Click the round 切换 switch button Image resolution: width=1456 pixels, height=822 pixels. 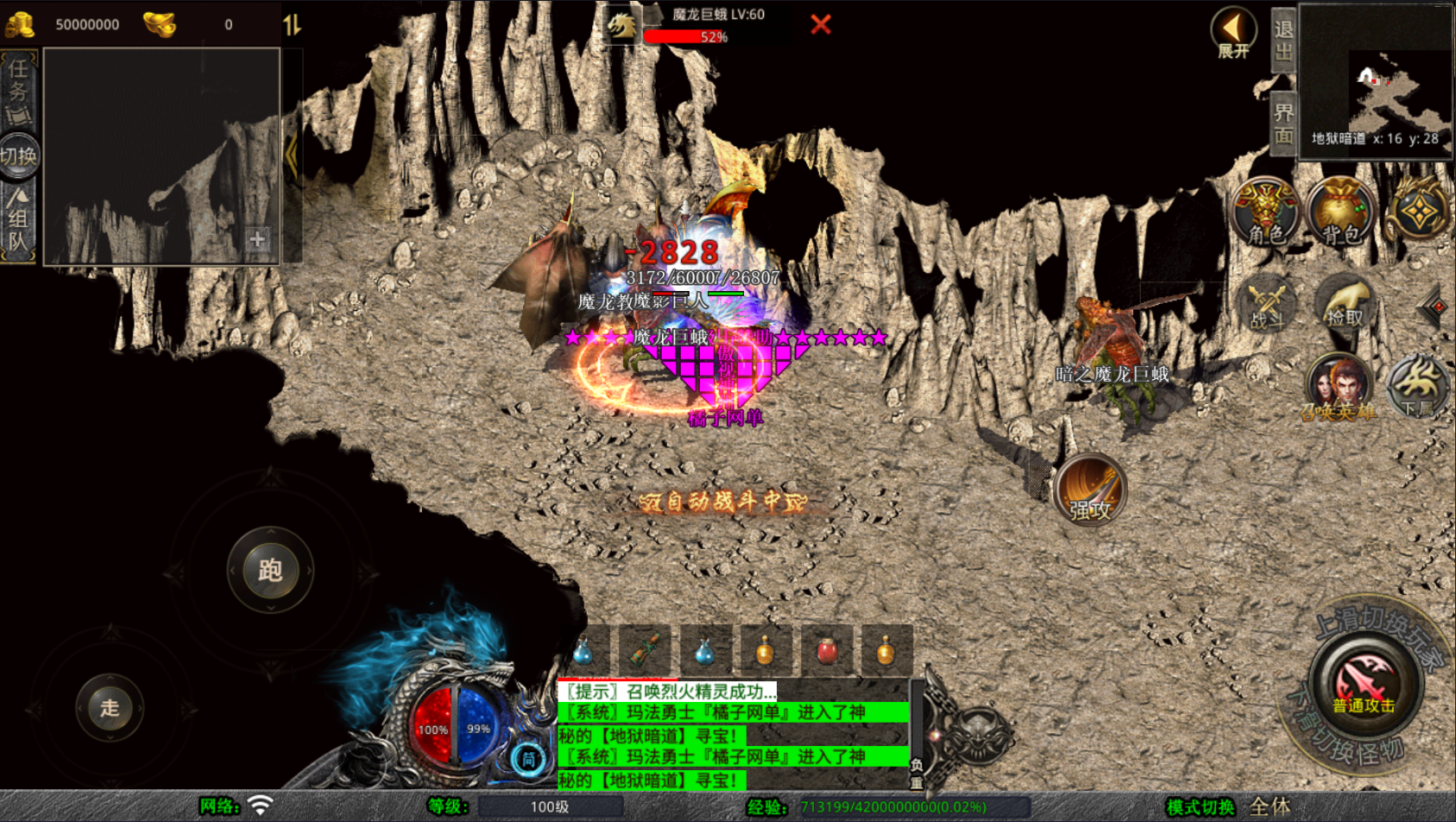19,156
